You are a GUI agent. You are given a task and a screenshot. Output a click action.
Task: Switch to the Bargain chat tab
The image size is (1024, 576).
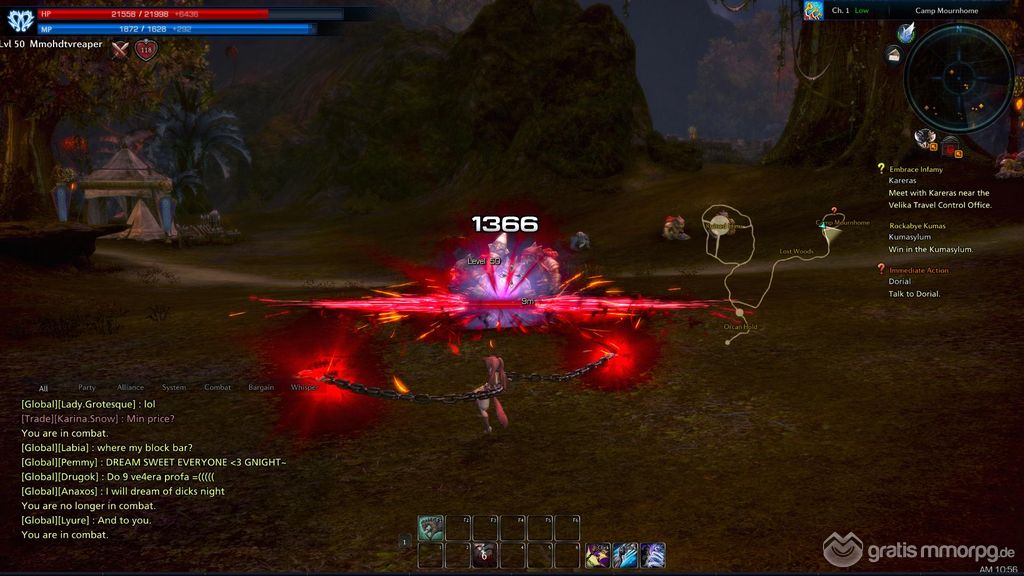tap(261, 387)
